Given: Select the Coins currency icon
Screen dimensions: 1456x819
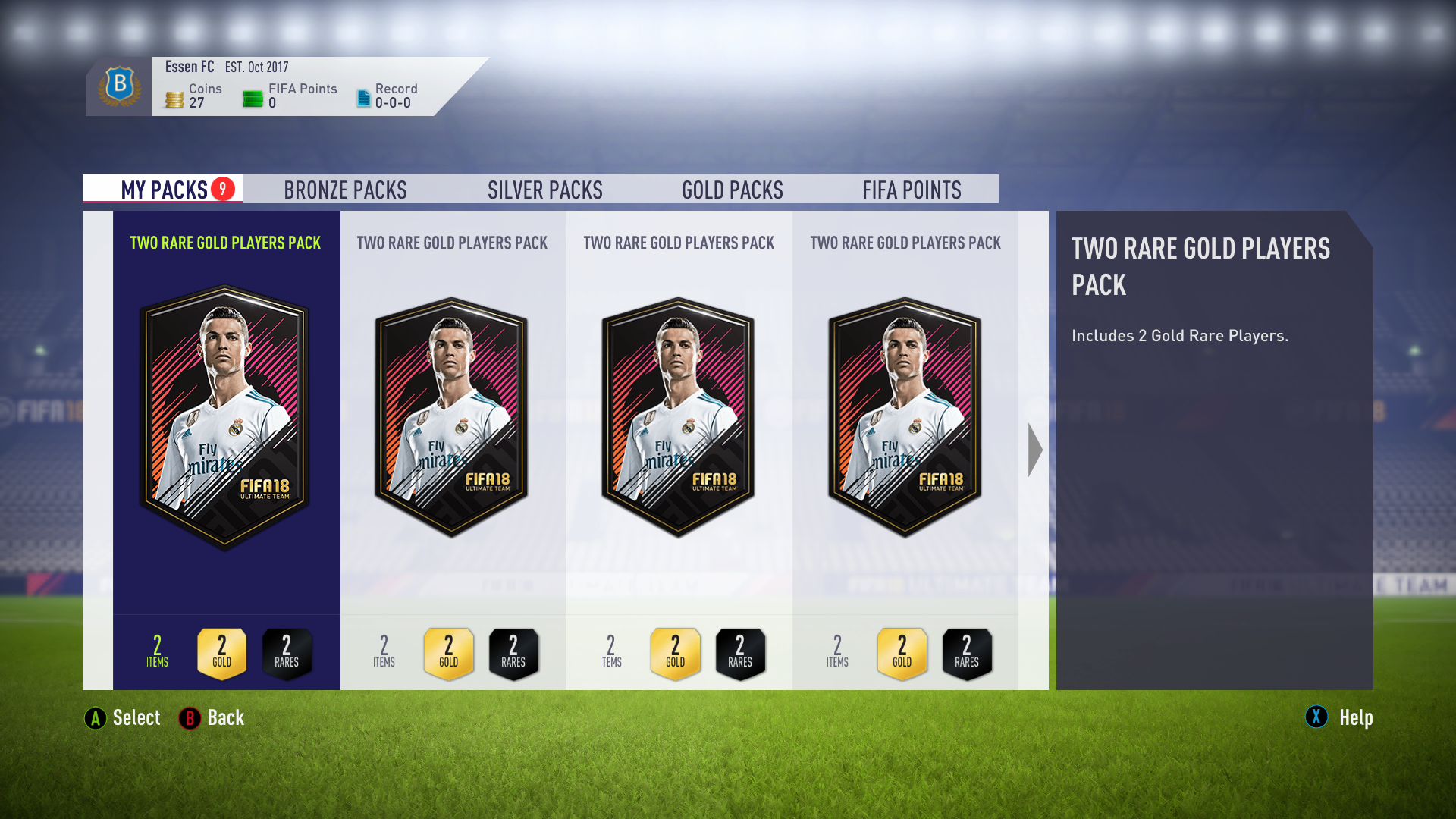Looking at the screenshot, I should (x=174, y=96).
